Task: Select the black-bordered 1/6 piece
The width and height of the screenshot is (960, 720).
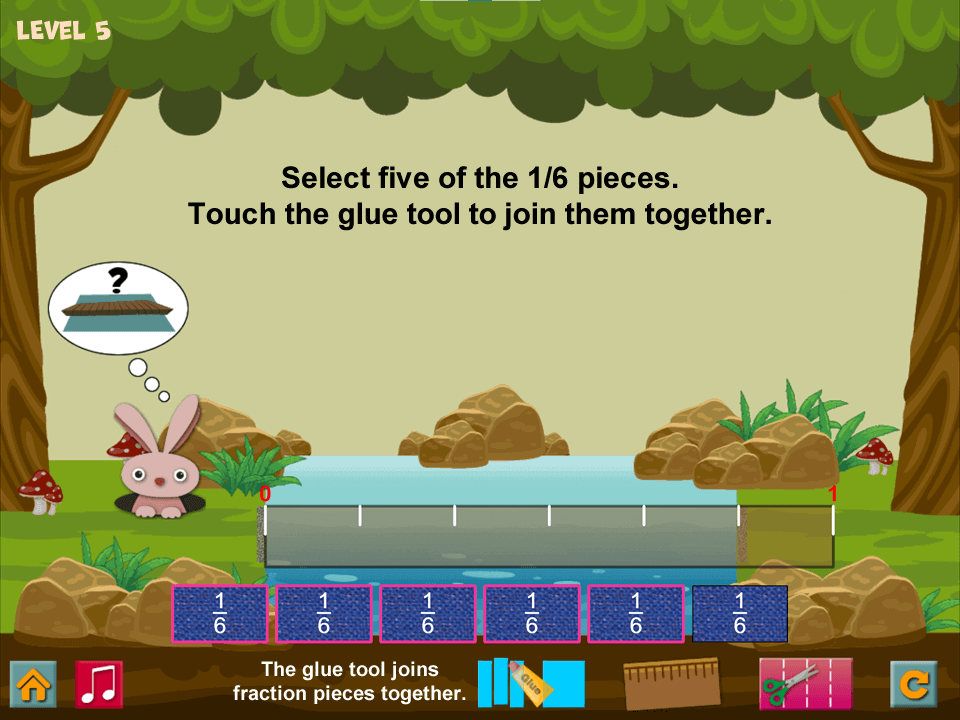Action: tap(740, 613)
